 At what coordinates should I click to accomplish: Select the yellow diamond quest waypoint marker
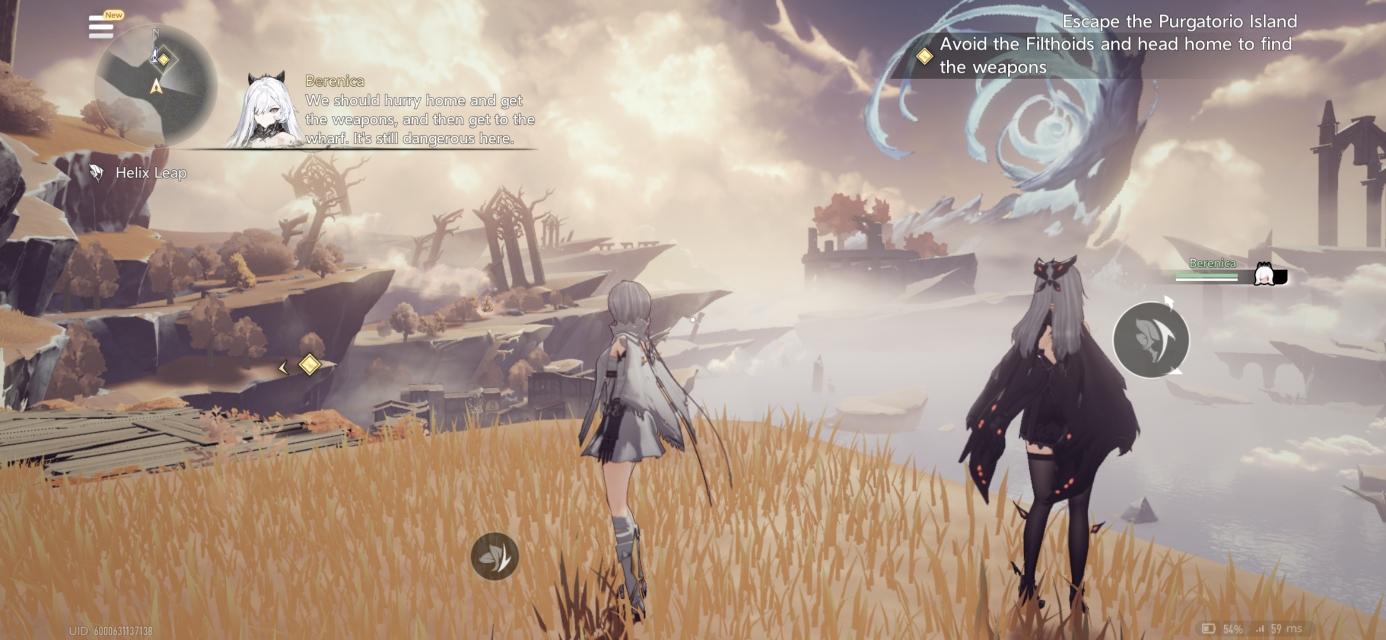click(310, 365)
